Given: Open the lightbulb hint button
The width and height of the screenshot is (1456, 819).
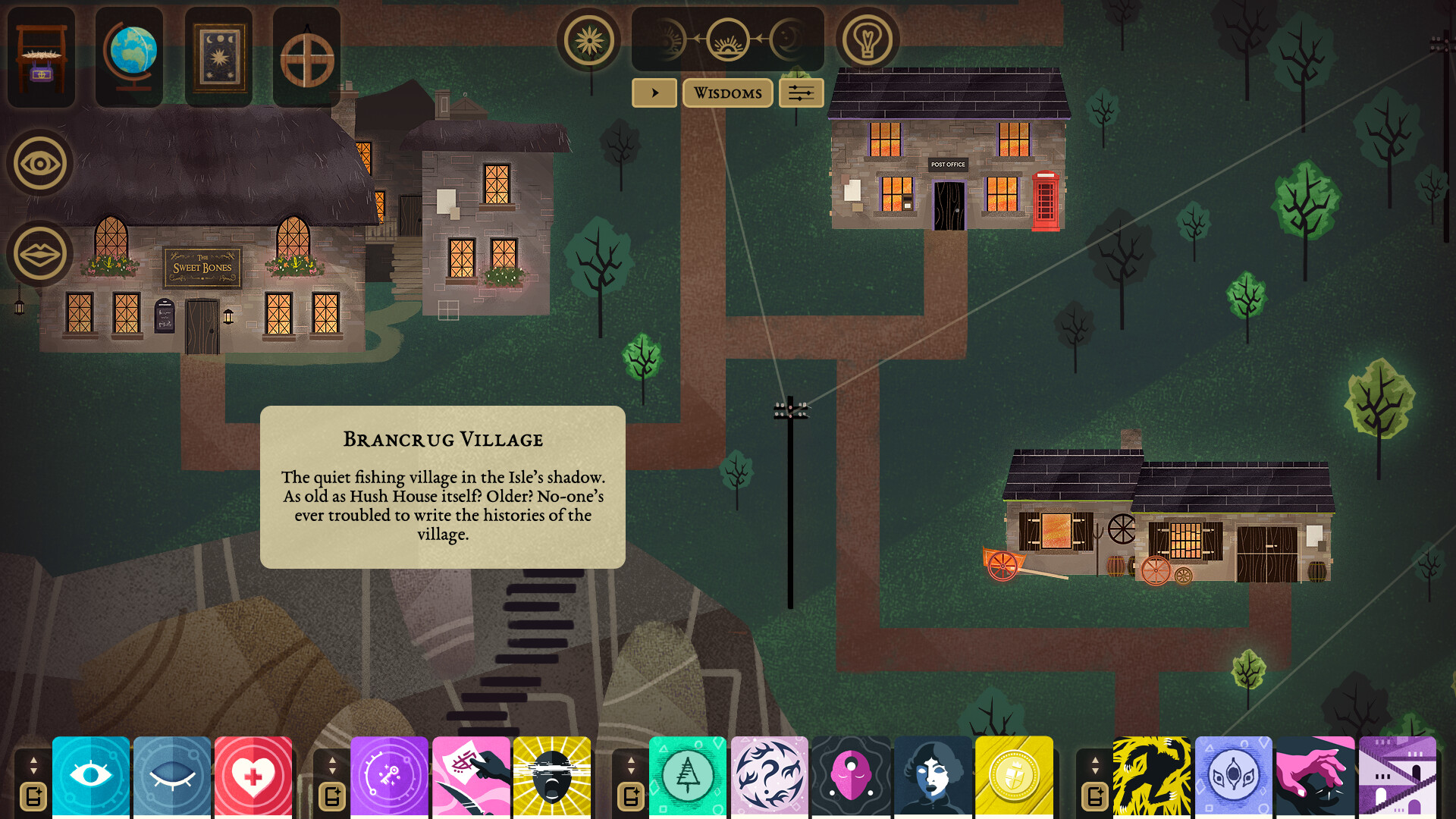Looking at the screenshot, I should [868, 40].
